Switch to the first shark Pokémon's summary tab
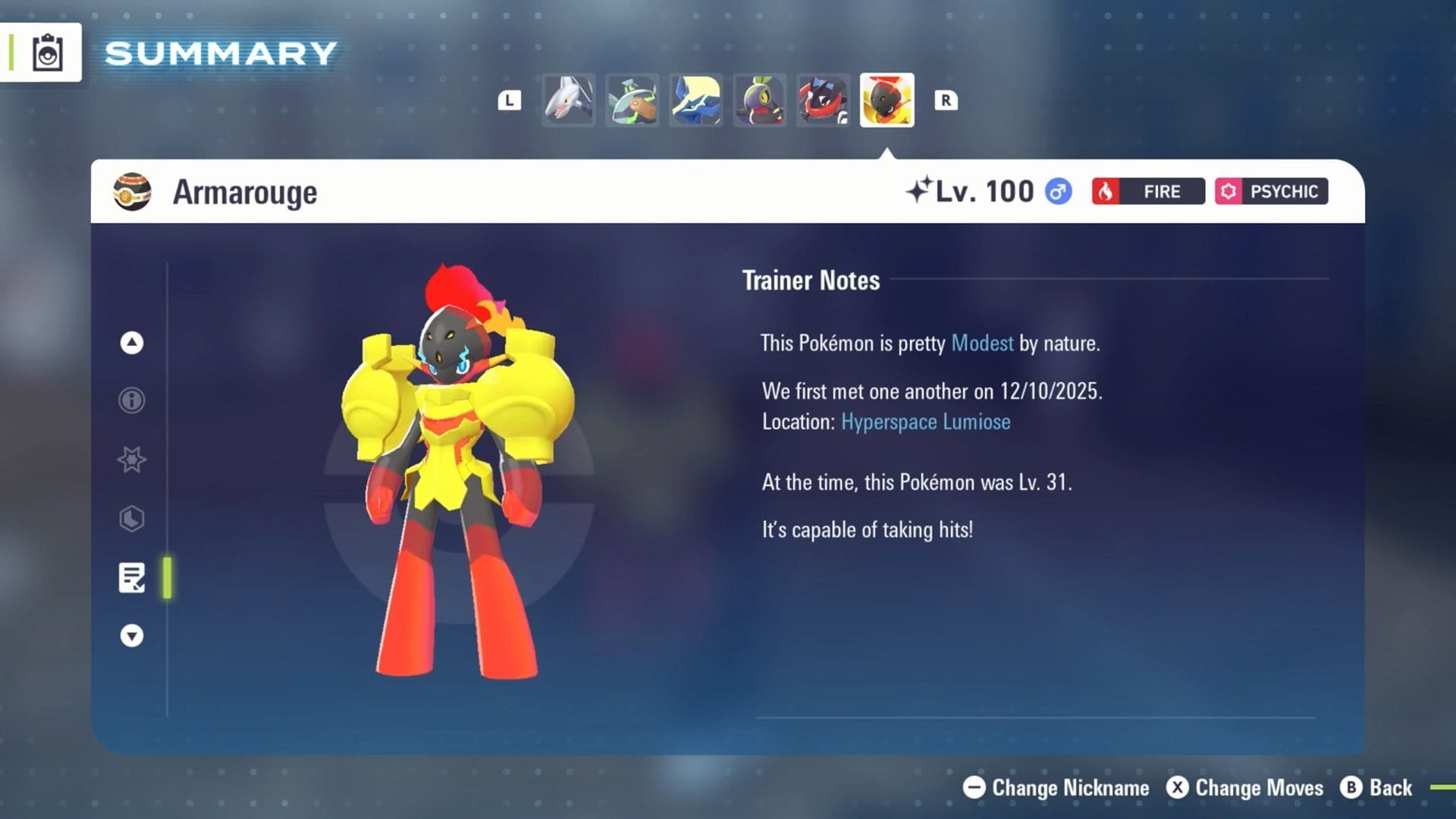Screen dimensions: 1456x819 point(568,99)
